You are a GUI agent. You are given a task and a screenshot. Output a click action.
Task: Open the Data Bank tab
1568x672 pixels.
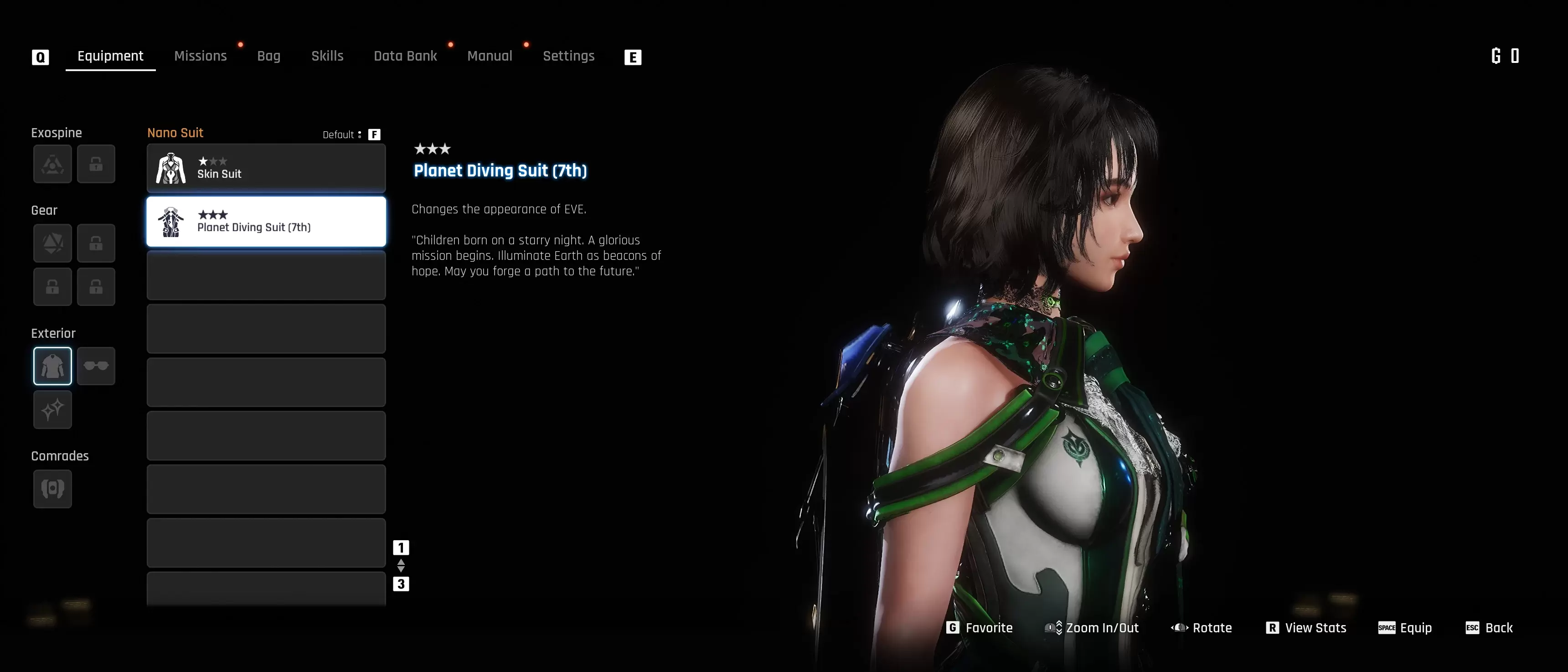pos(405,56)
